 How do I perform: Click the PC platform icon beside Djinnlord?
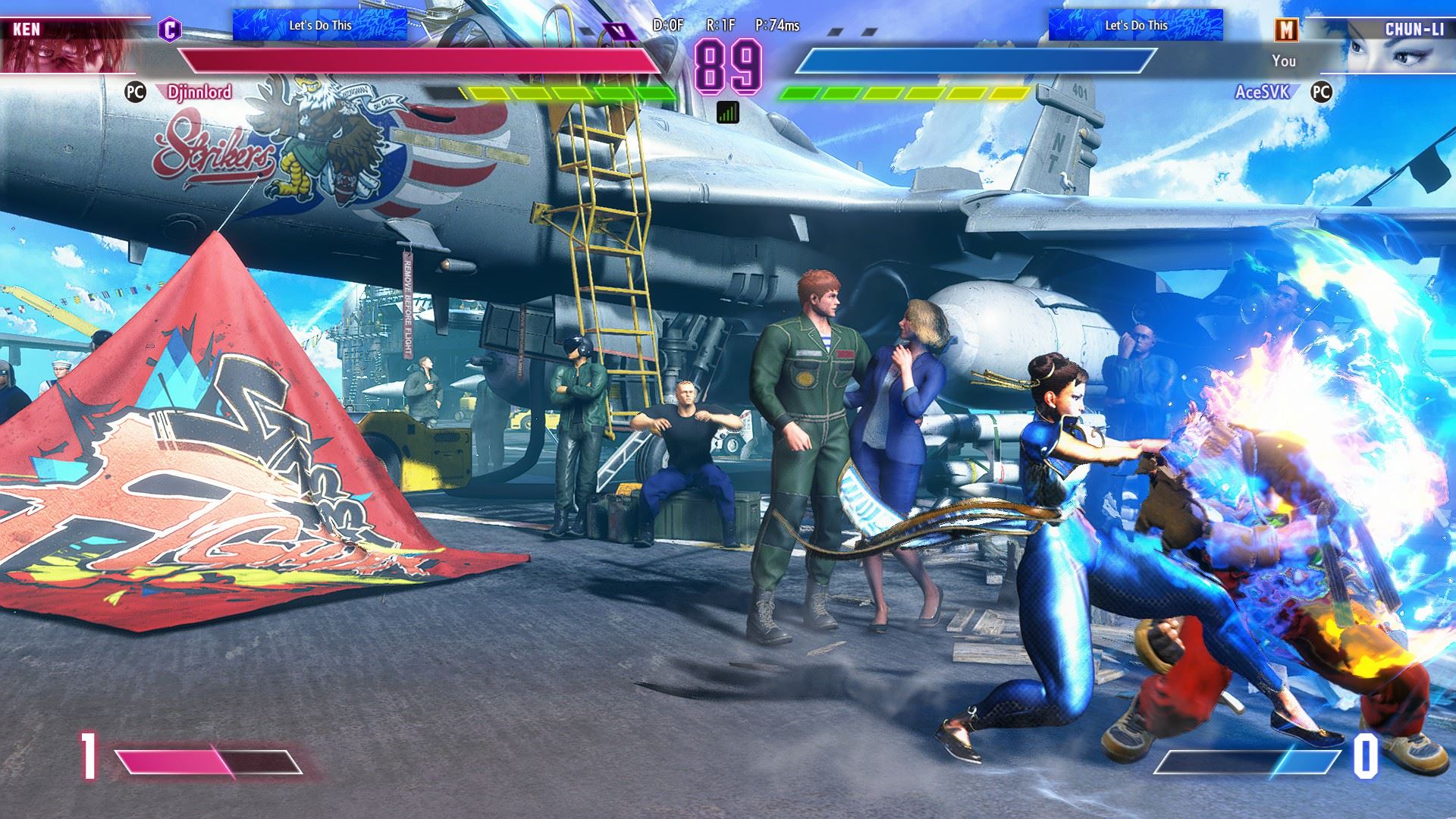point(135,93)
